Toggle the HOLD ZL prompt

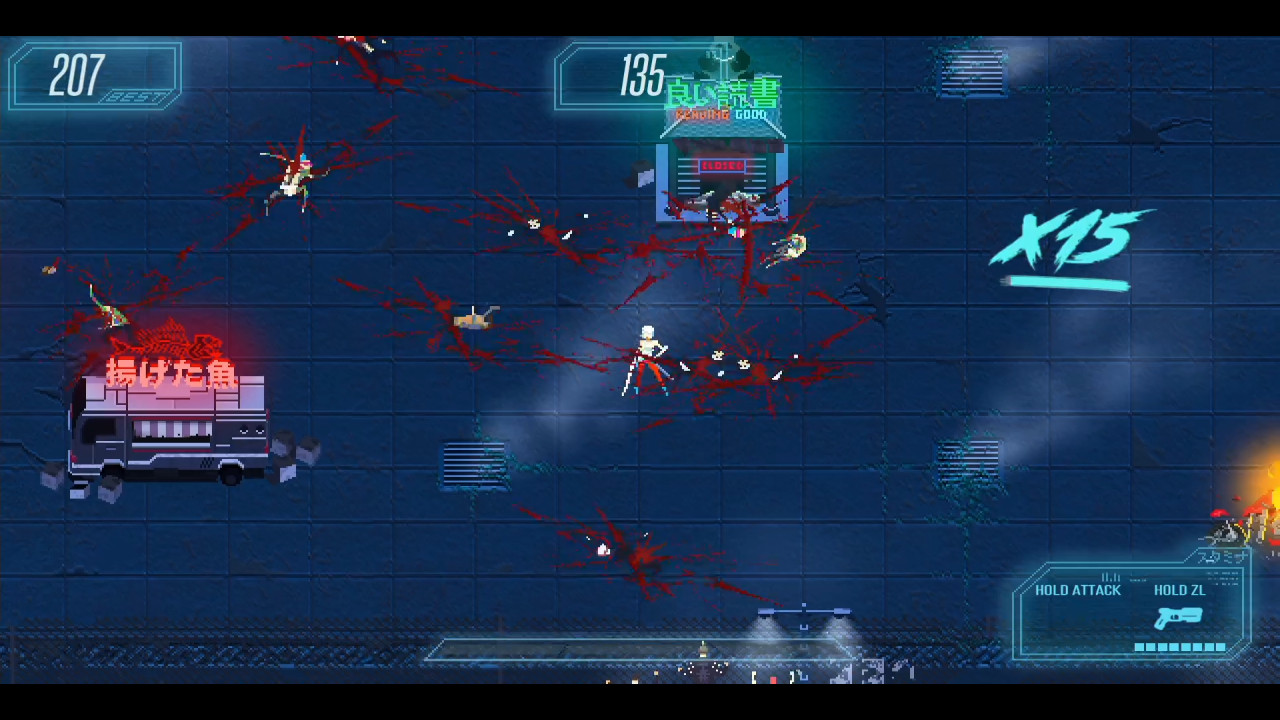click(1179, 590)
